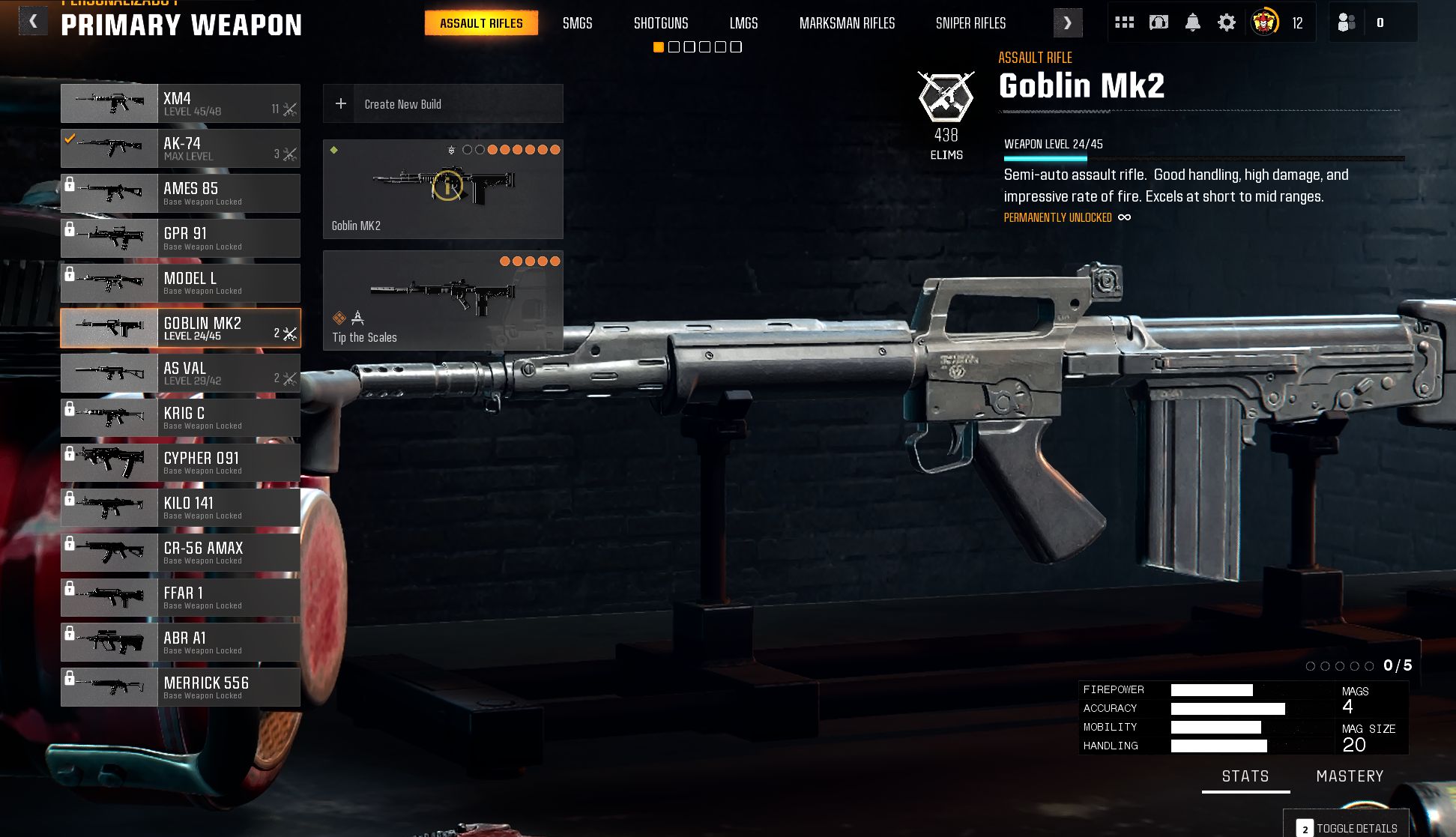Image resolution: width=1456 pixels, height=837 pixels.
Task: Switch to Sniper Rifles tab
Action: coord(970,23)
